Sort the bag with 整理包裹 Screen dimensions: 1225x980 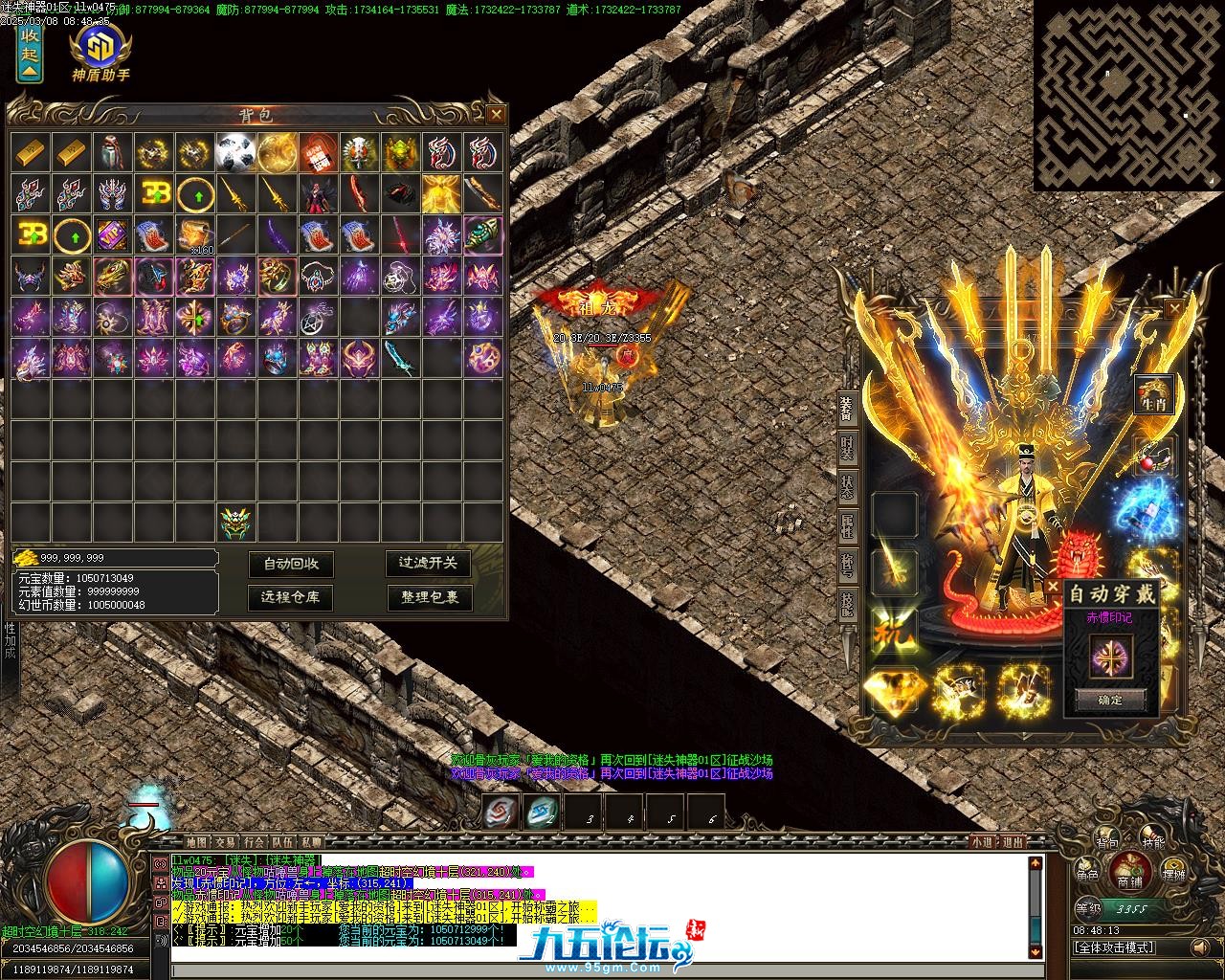tap(428, 597)
